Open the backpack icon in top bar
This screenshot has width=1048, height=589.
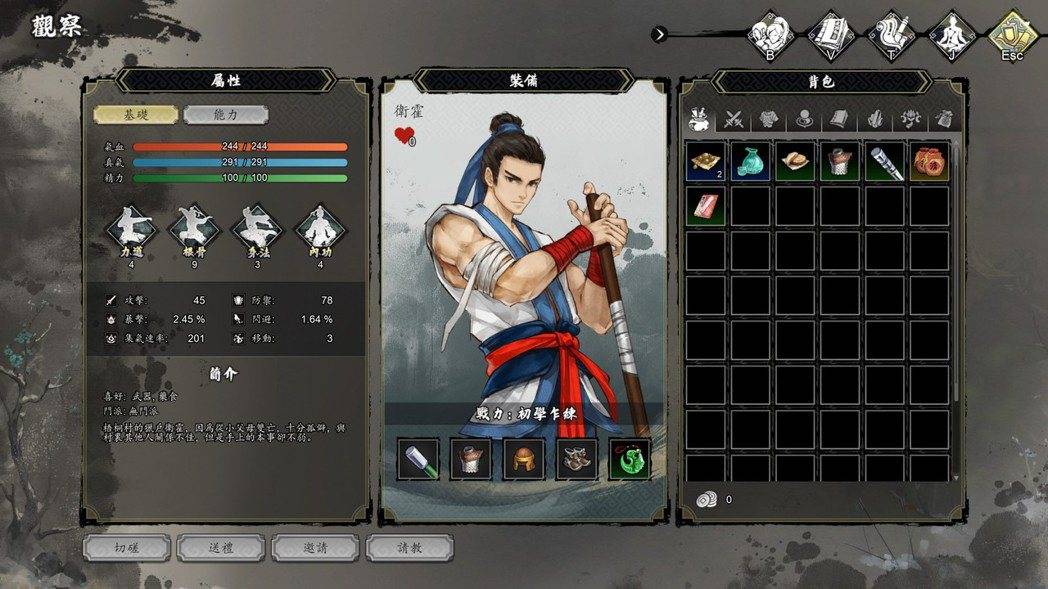(770, 35)
